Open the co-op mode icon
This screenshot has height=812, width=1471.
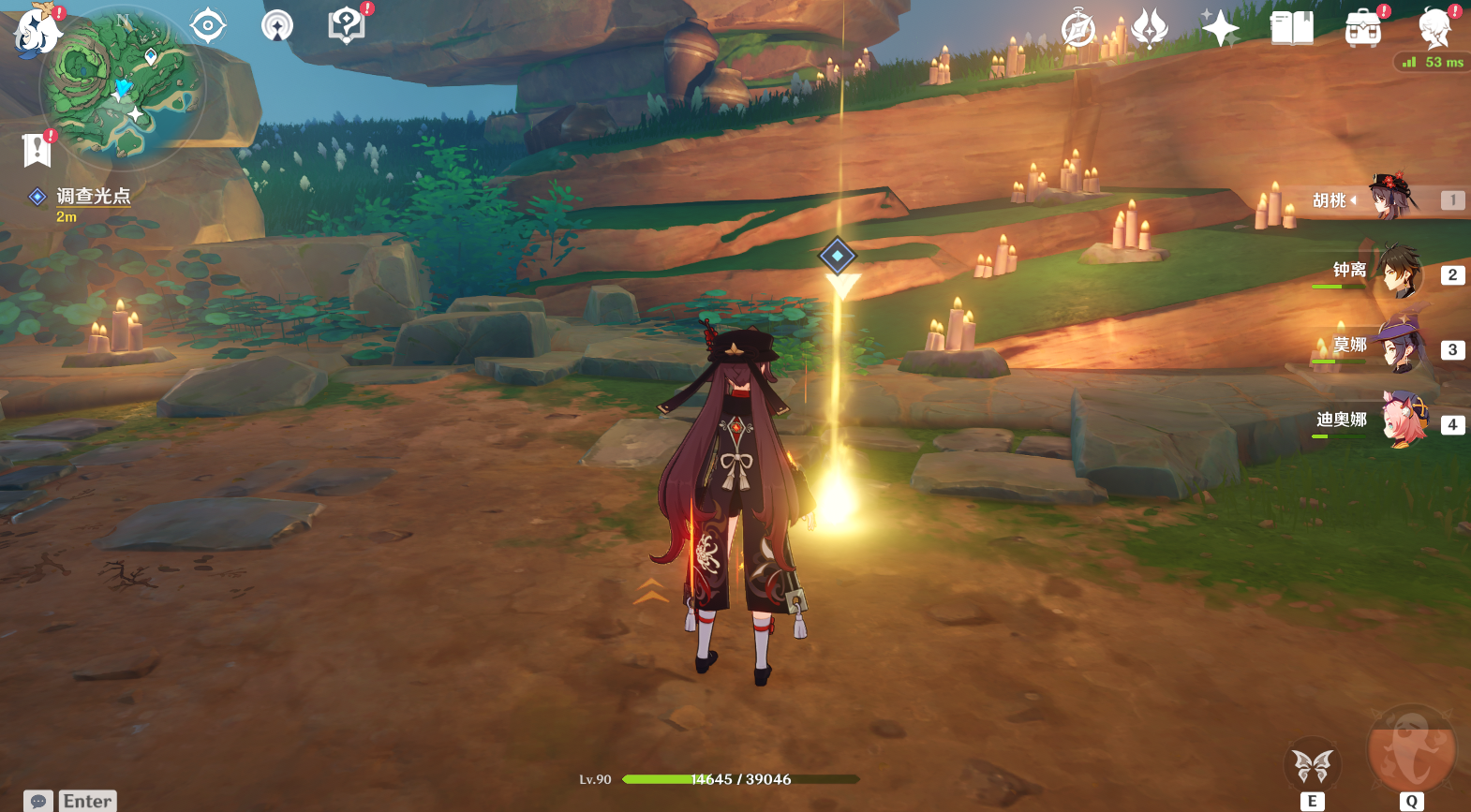point(276,25)
